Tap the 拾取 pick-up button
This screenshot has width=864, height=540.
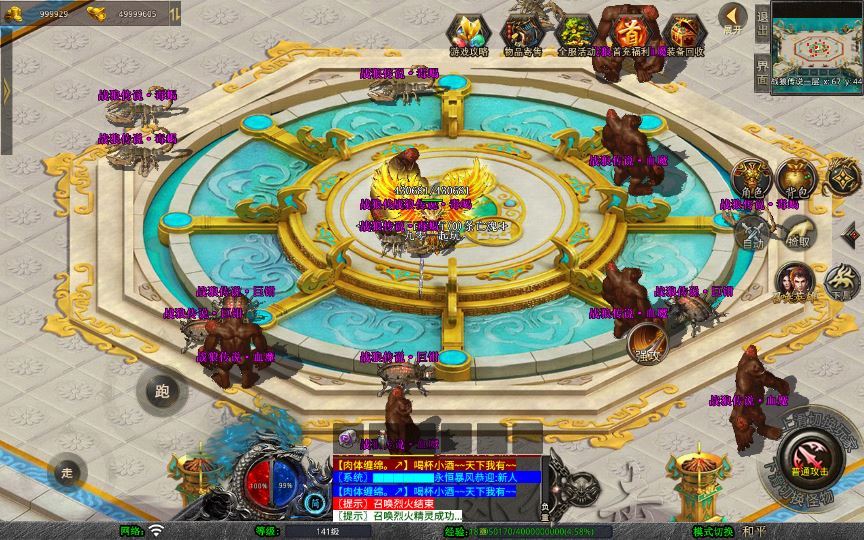point(797,232)
